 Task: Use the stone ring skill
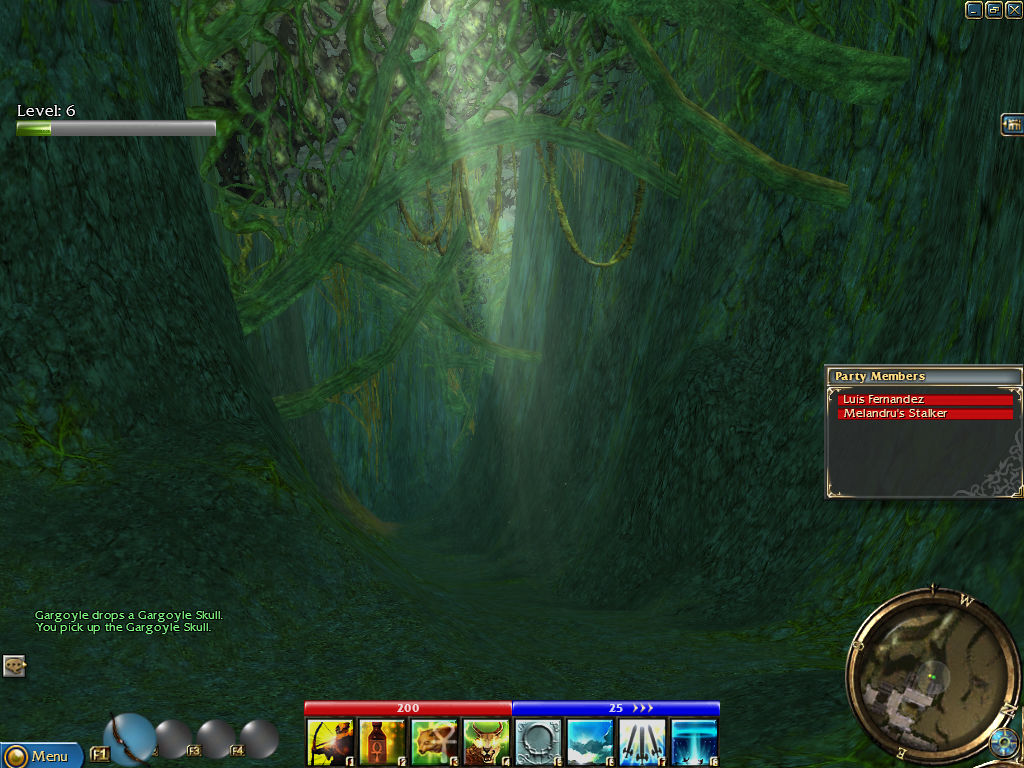coord(538,742)
